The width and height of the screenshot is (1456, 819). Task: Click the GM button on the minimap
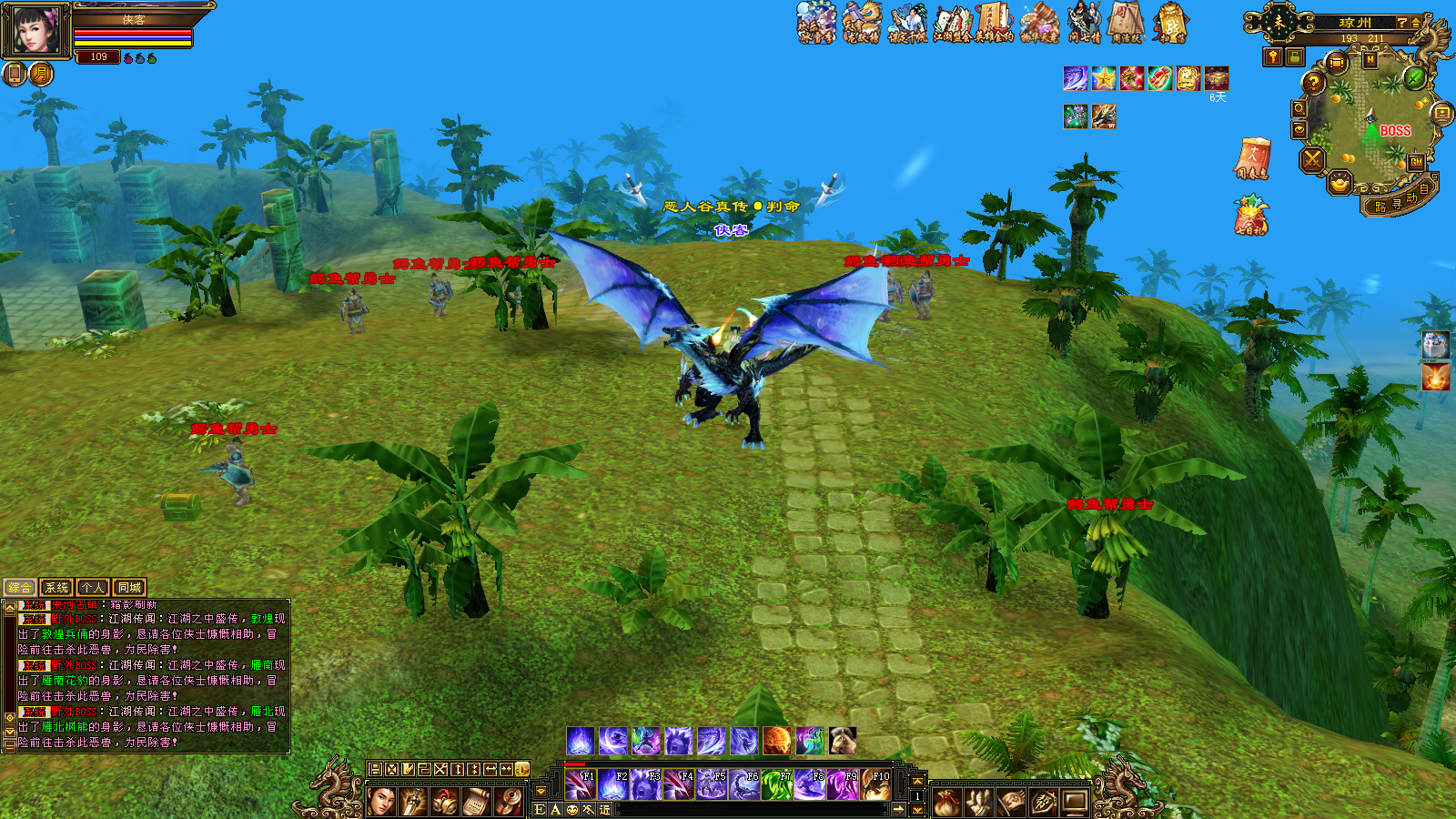[1416, 162]
